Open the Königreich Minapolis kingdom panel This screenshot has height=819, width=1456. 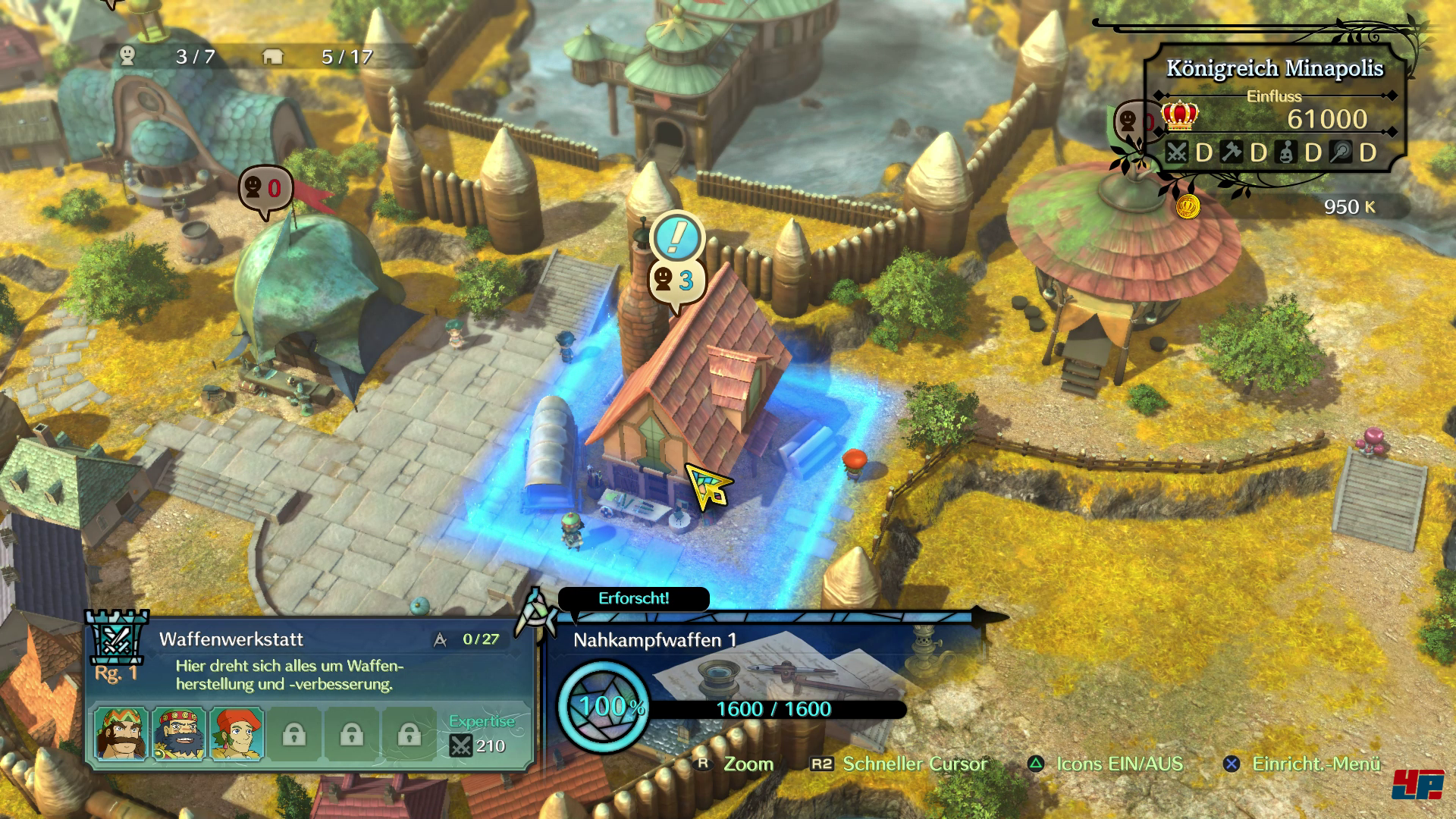point(1274,68)
